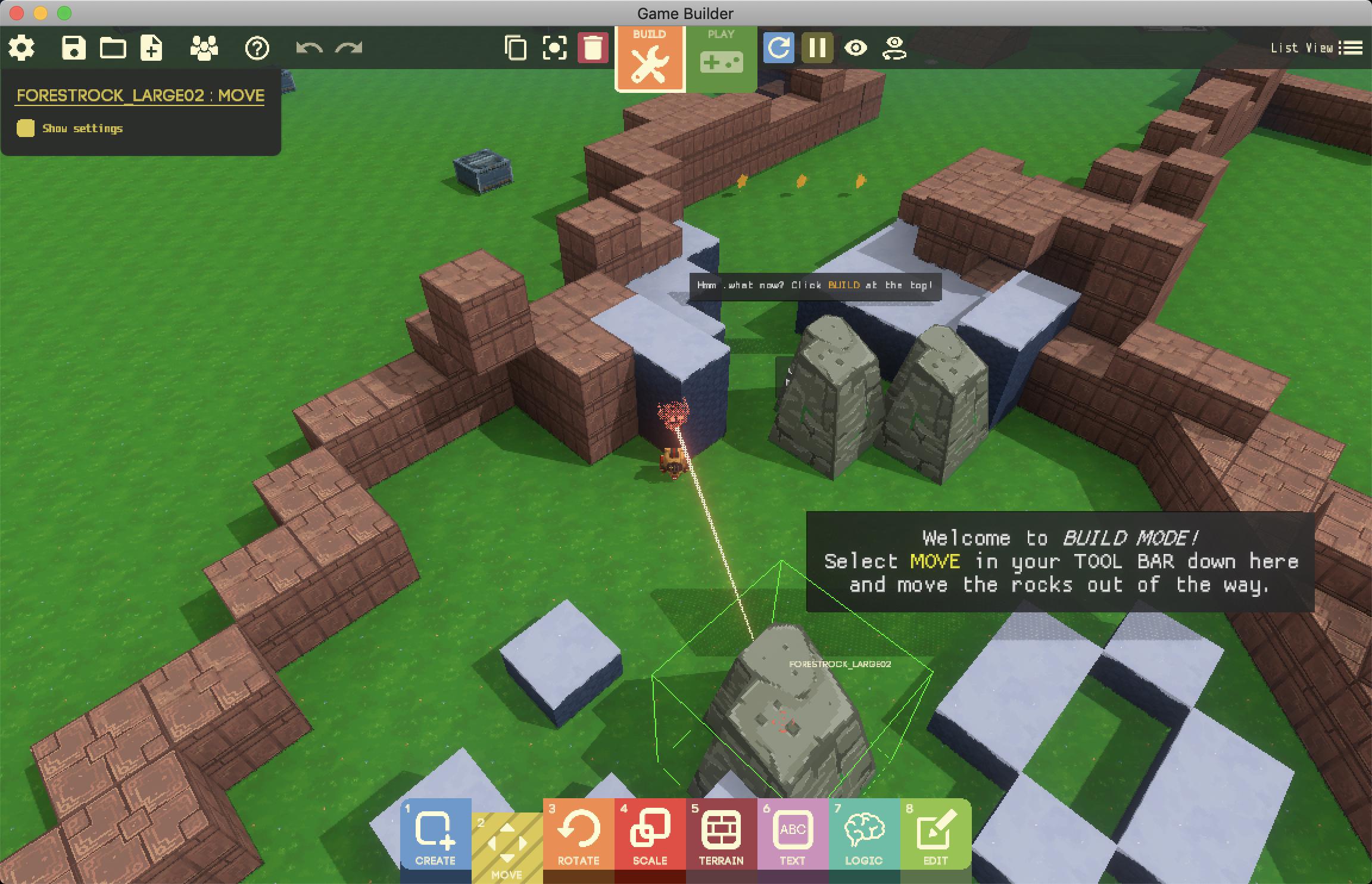This screenshot has height=884, width=1372.
Task: Open the List View panel
Action: tap(1317, 48)
